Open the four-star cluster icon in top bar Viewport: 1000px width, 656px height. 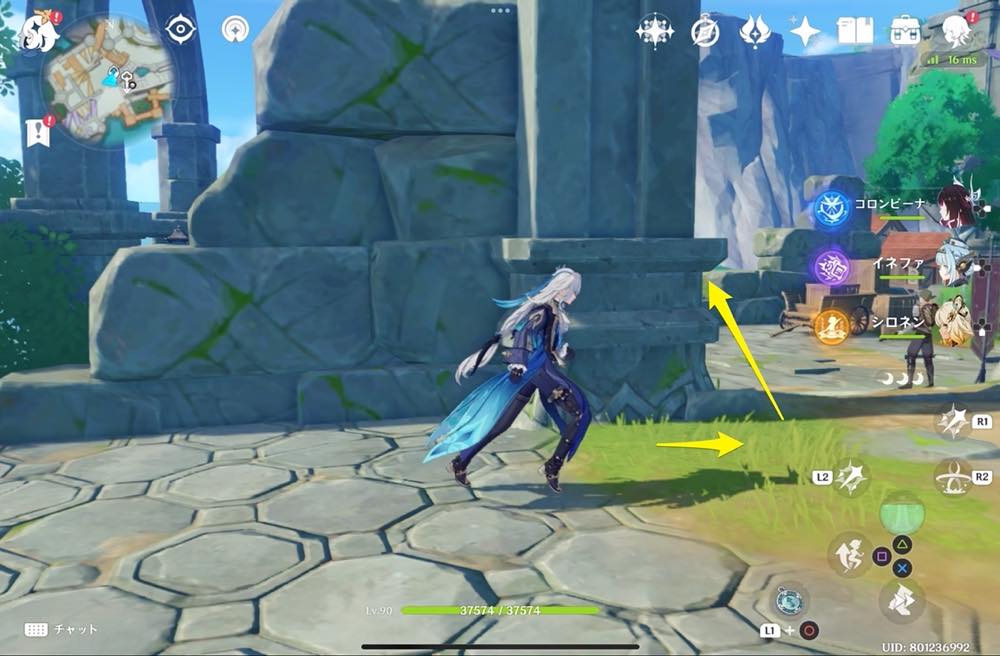click(x=655, y=32)
